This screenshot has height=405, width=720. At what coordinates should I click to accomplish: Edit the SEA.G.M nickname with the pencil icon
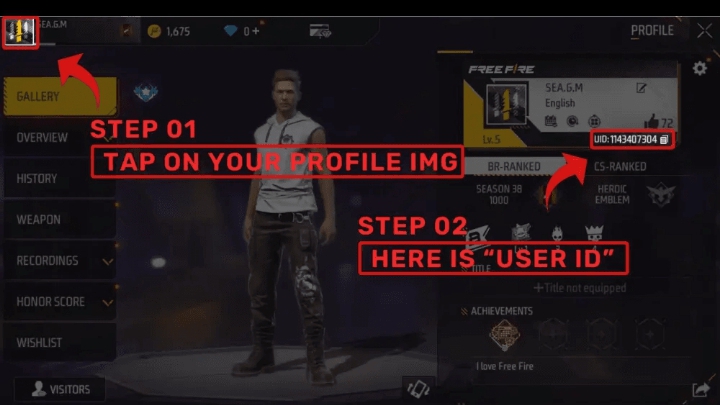[641, 88]
